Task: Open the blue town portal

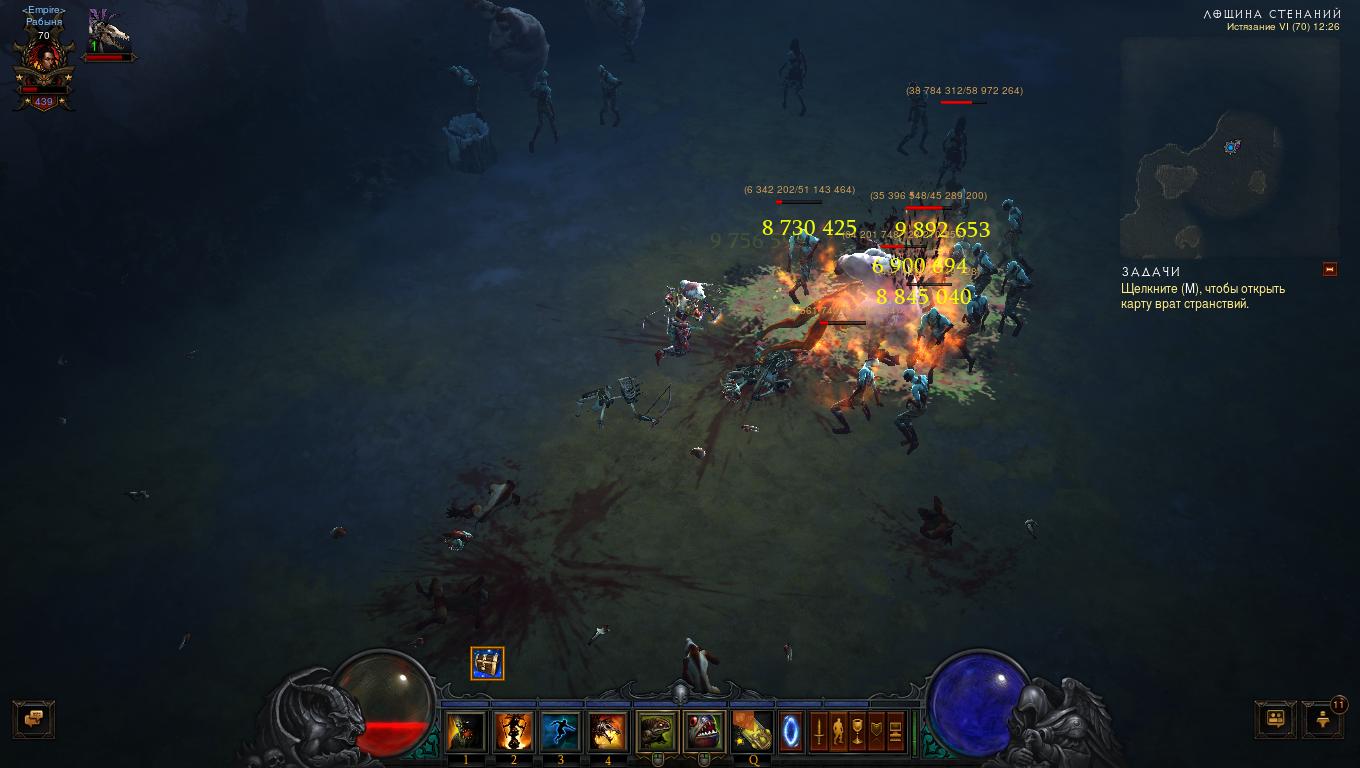Action: 791,731
